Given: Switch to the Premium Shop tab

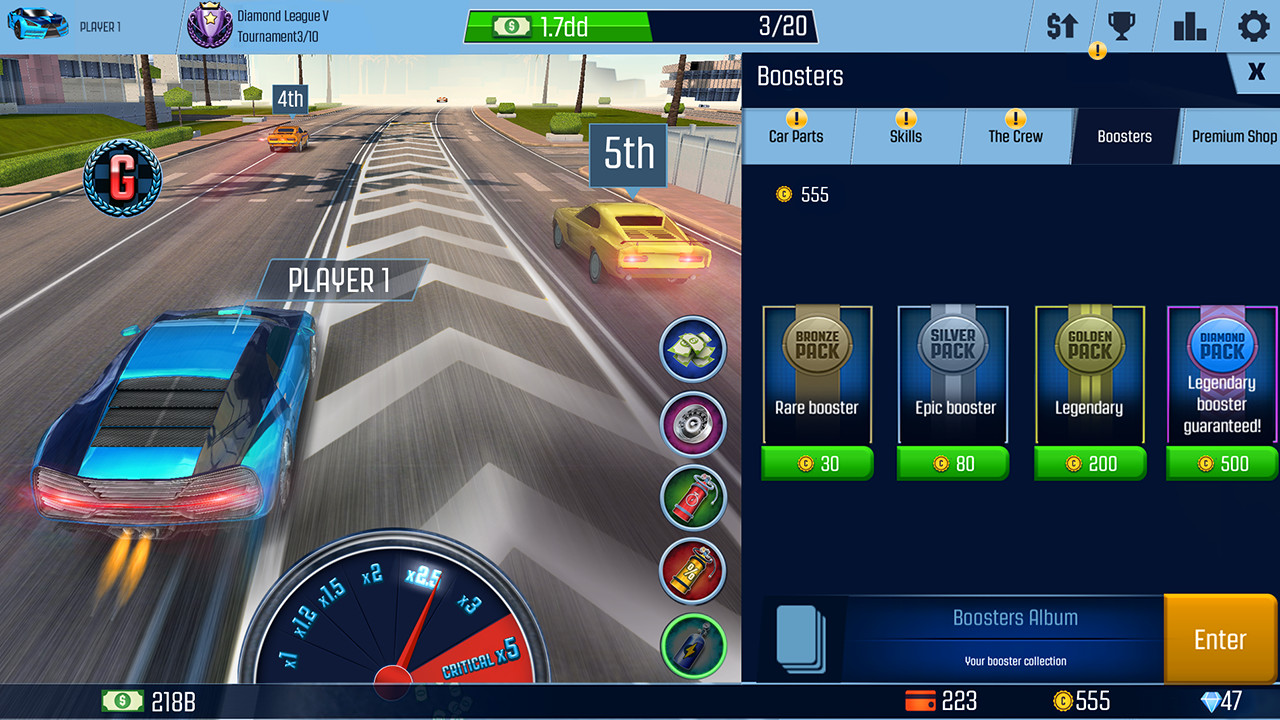Looking at the screenshot, I should [1233, 137].
